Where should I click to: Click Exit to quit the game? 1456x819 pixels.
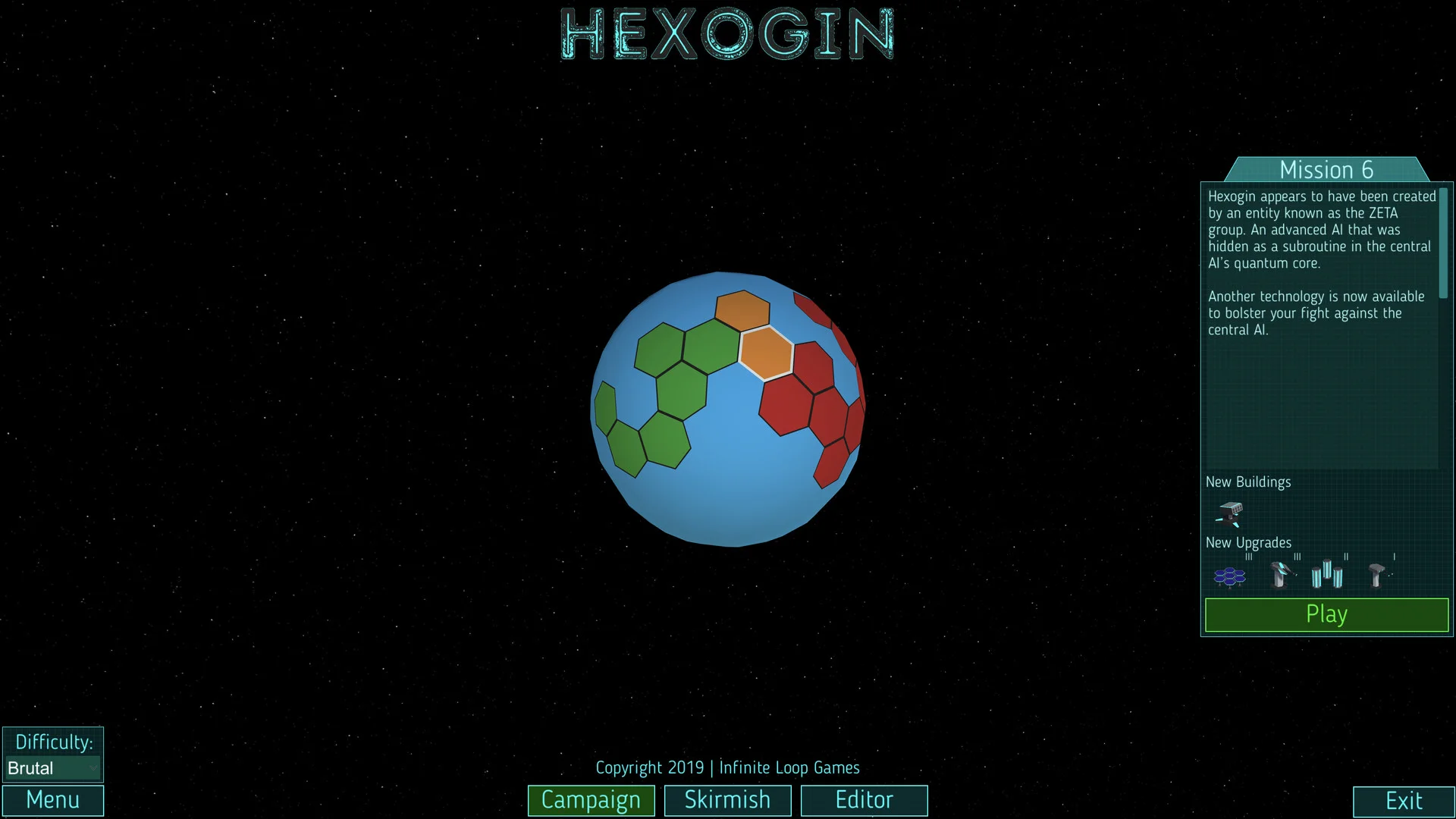point(1403,800)
